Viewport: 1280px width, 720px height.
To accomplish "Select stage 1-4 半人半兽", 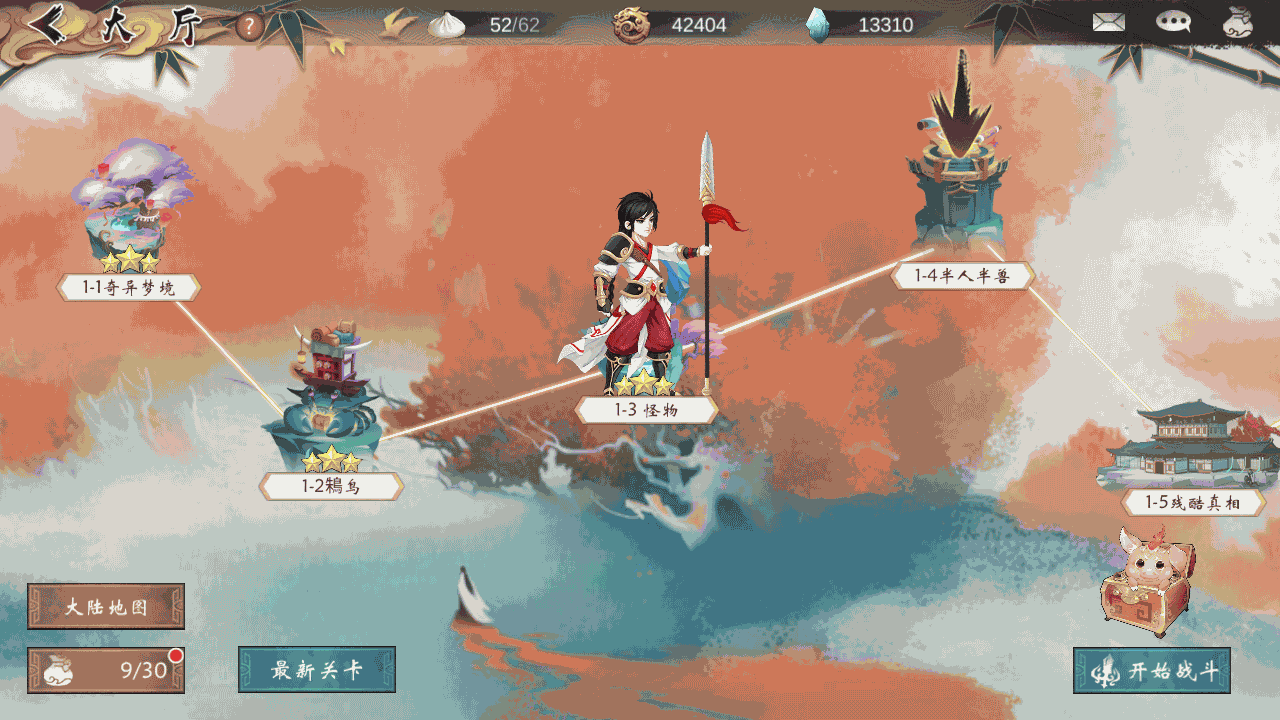I will [961, 276].
